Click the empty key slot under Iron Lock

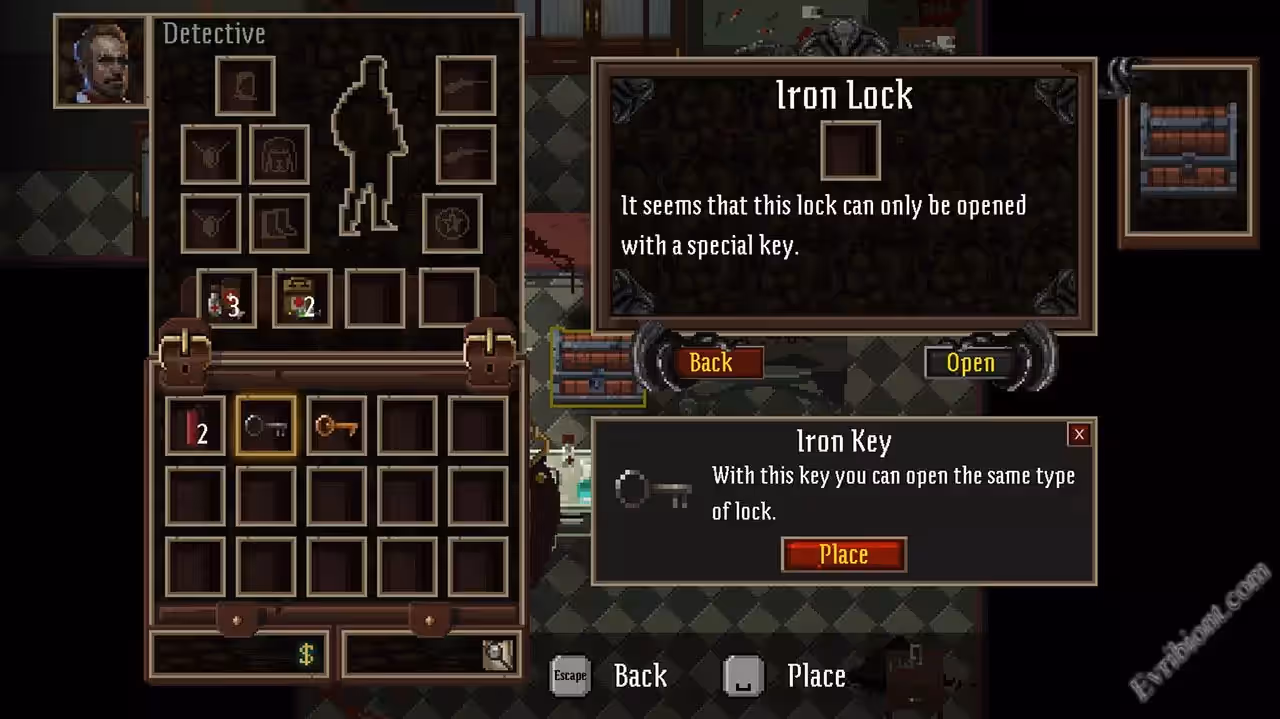(x=850, y=151)
